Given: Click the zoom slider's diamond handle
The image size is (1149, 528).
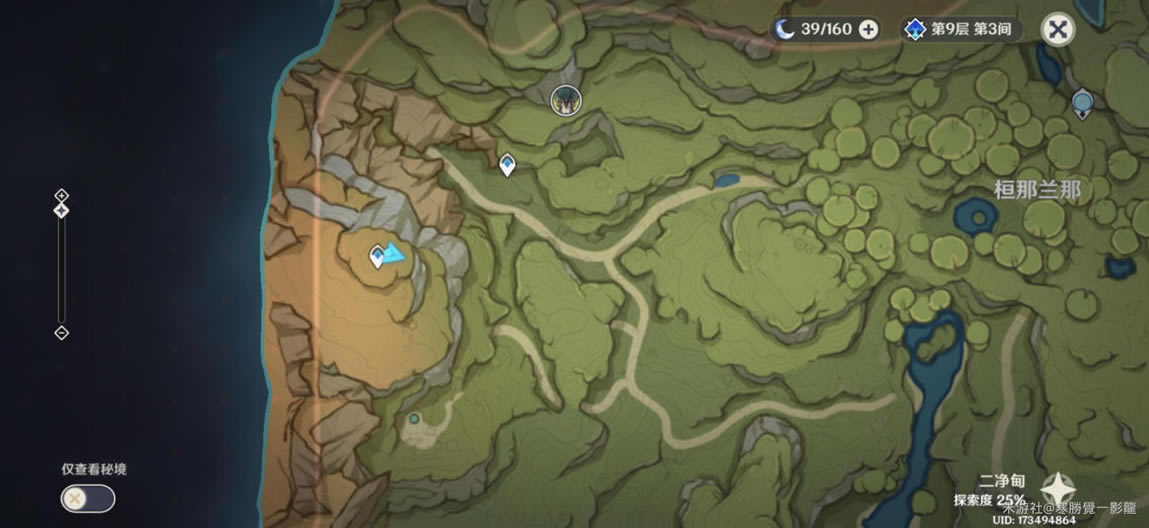Looking at the screenshot, I should [61, 211].
